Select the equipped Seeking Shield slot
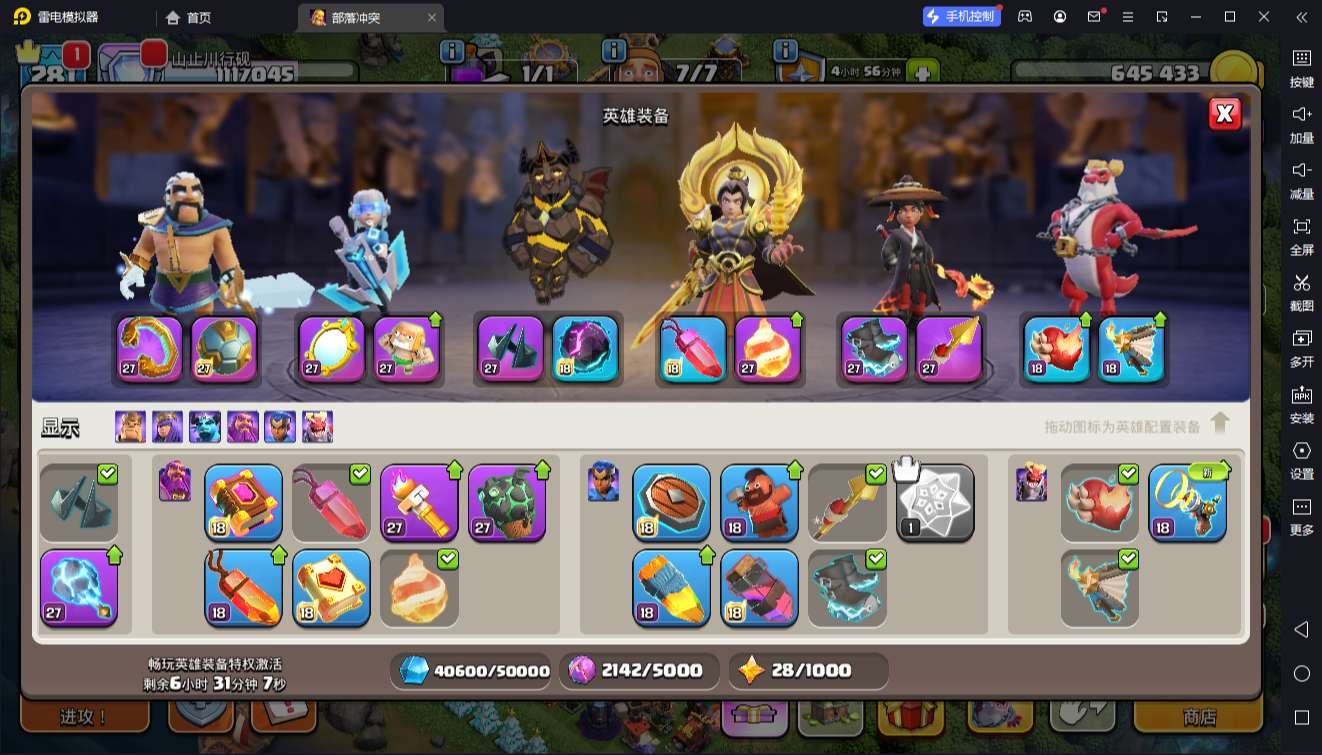Image resolution: width=1322 pixels, height=755 pixels. tap(671, 502)
